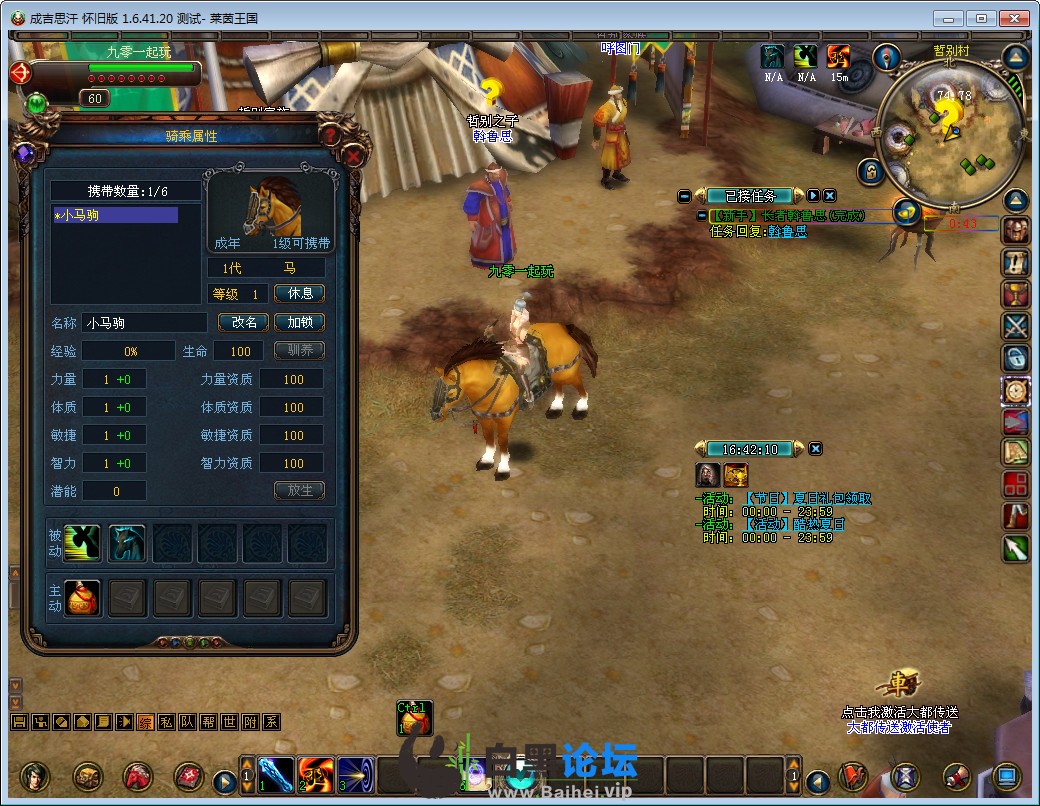This screenshot has height=806, width=1040.
Task: Select the horse head passive skill icon
Action: 127,543
